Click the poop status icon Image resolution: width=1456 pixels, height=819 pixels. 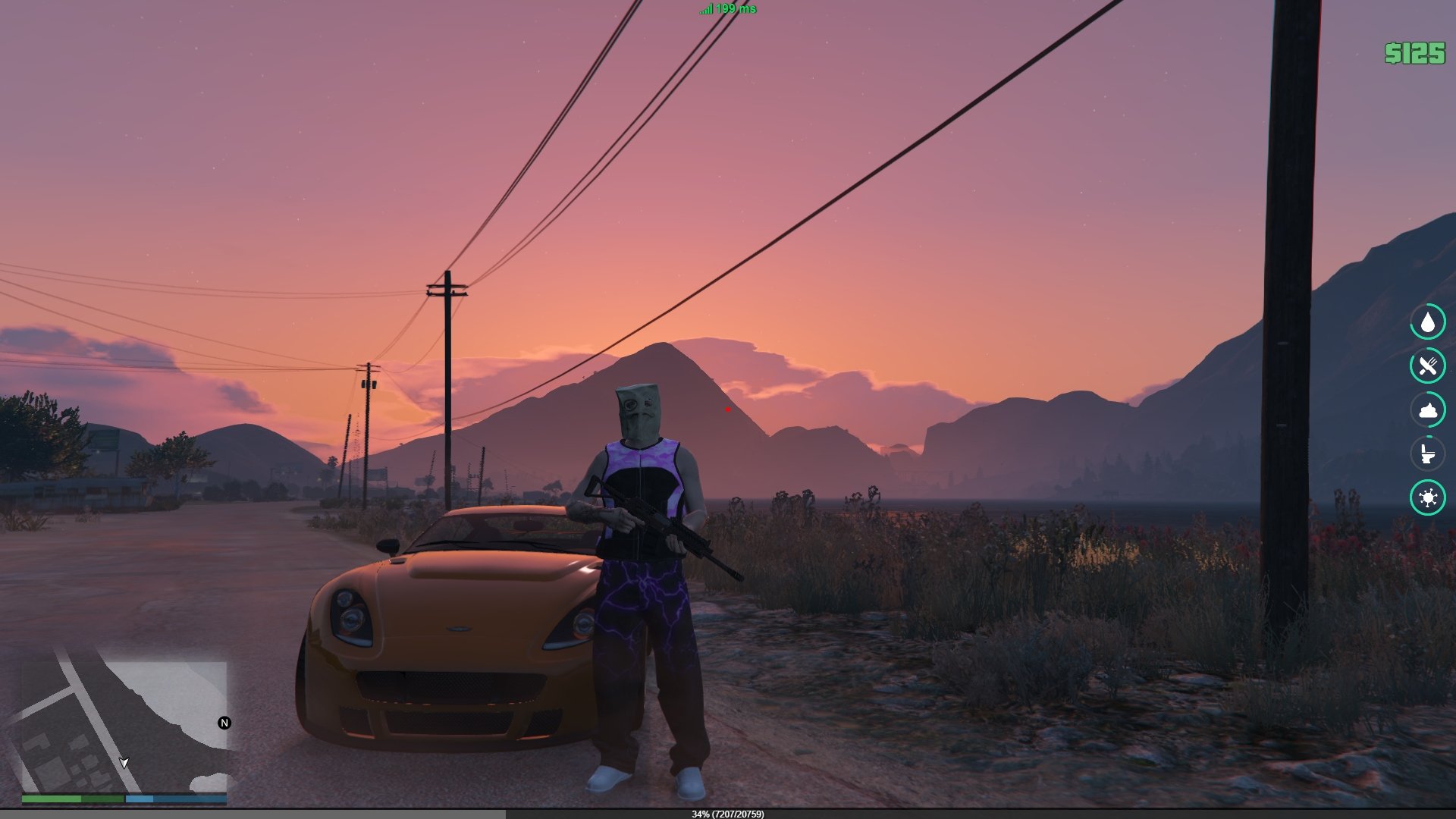click(1428, 410)
